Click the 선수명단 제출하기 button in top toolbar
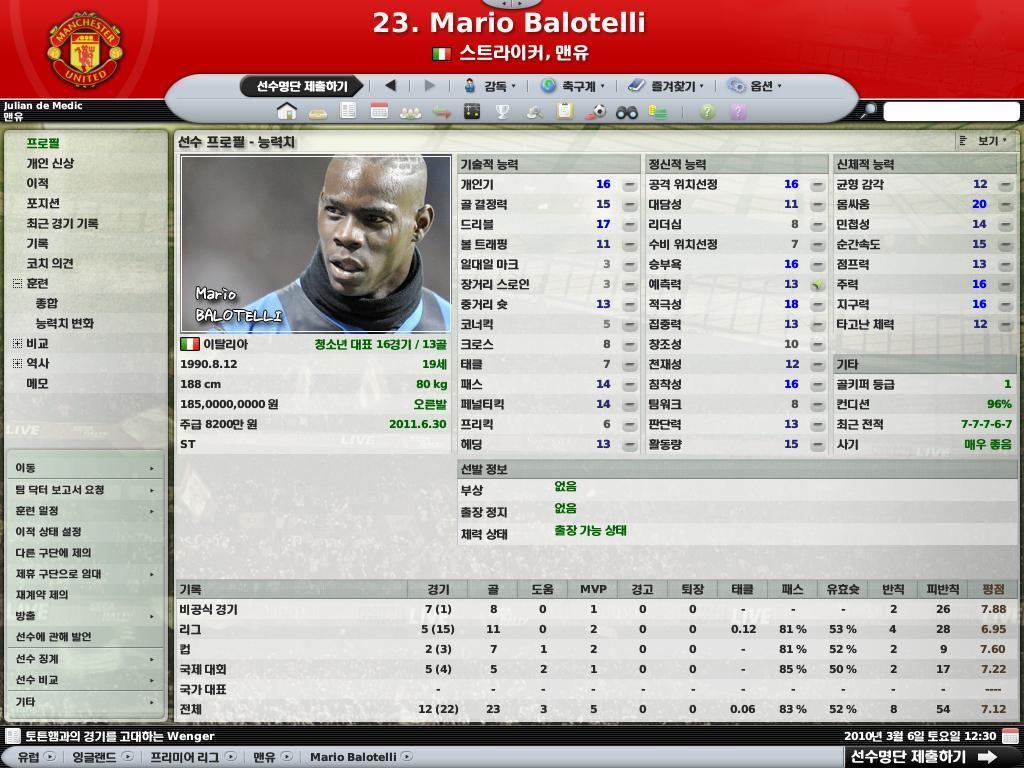The image size is (1024, 768). tap(301, 87)
